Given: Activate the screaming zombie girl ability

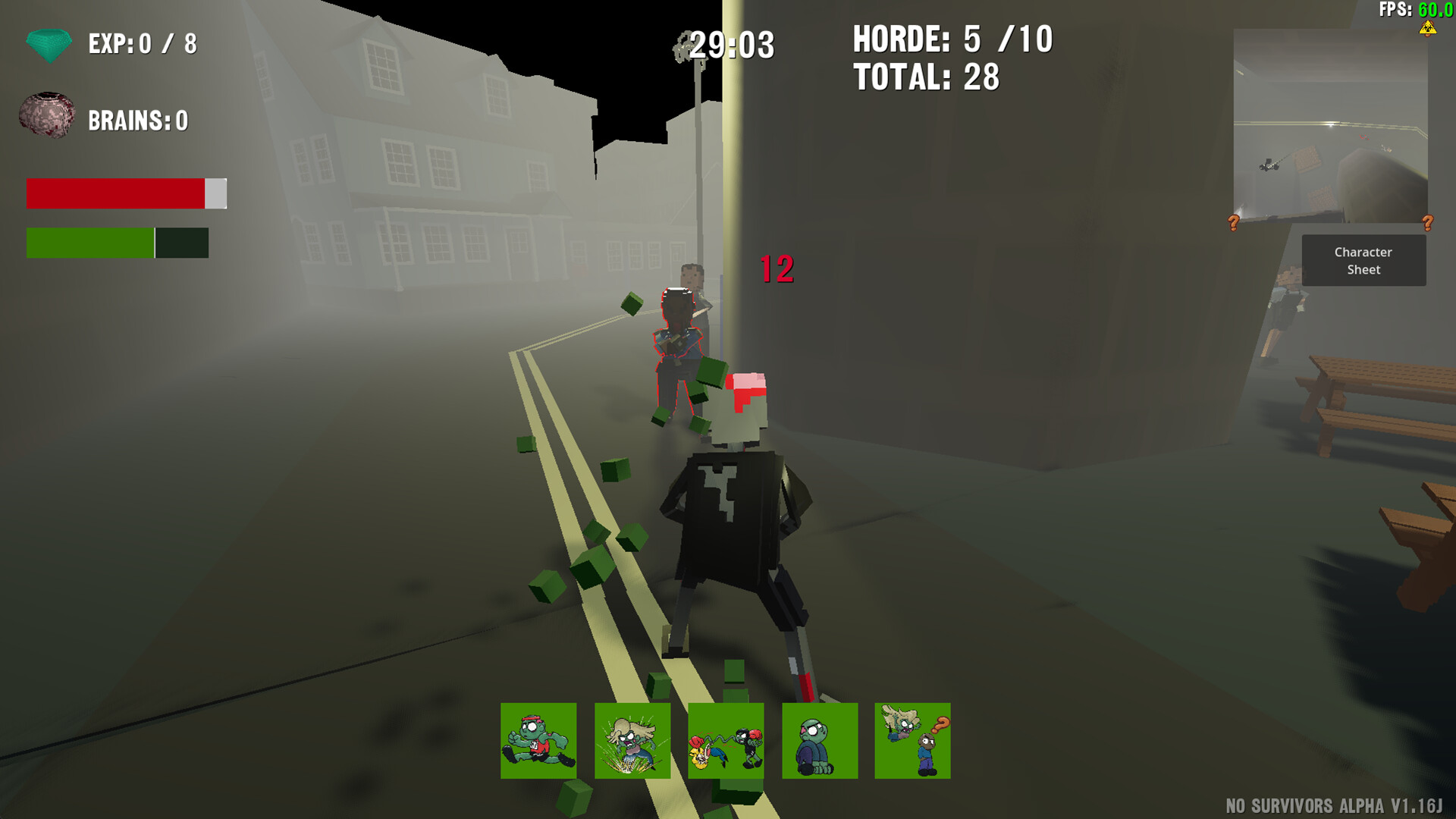Looking at the screenshot, I should [x=632, y=741].
